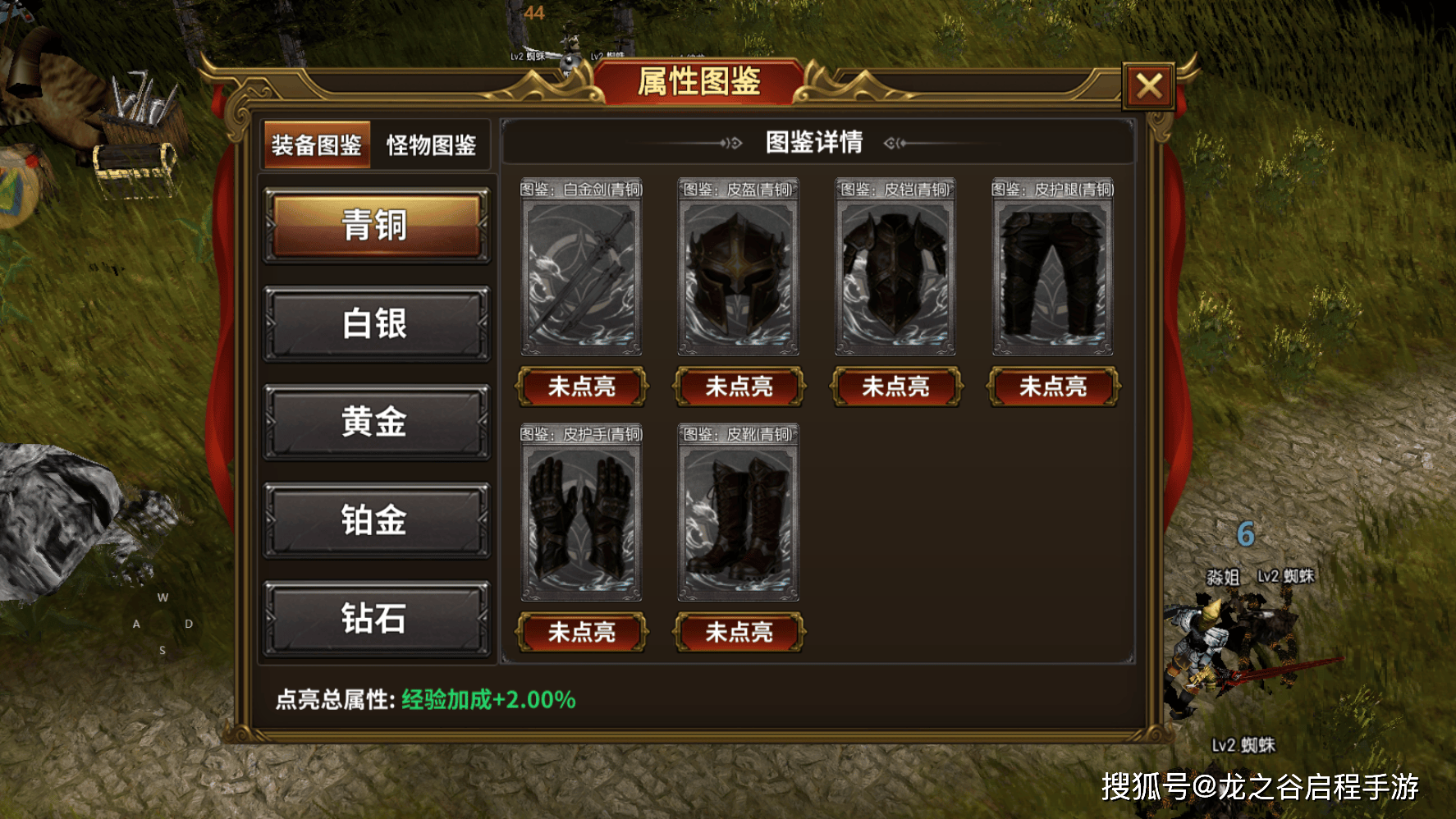Screen dimensions: 1456x819
Task: Choose the 白银 tier category
Action: click(x=376, y=323)
